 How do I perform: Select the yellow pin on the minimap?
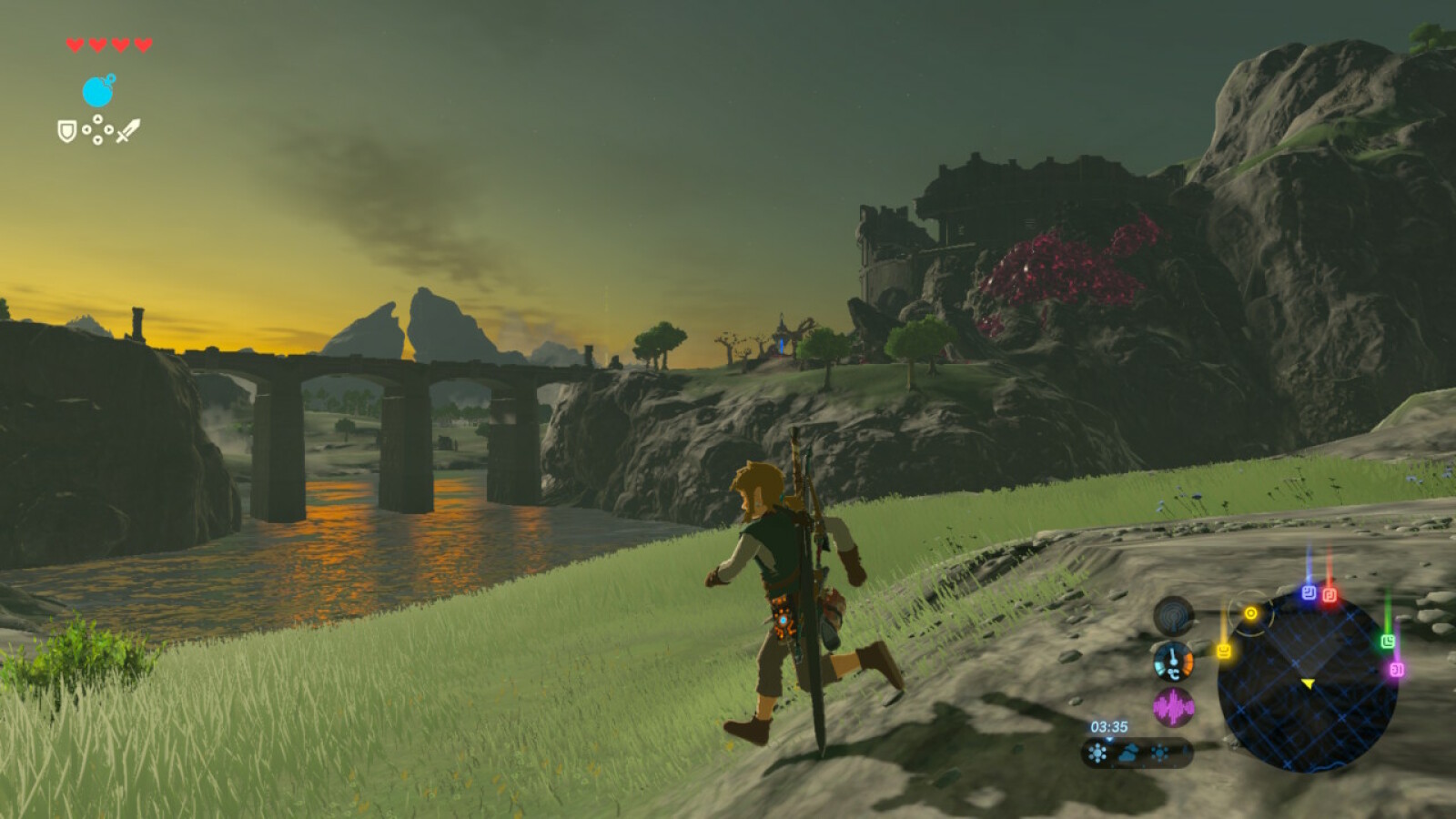tap(1224, 651)
